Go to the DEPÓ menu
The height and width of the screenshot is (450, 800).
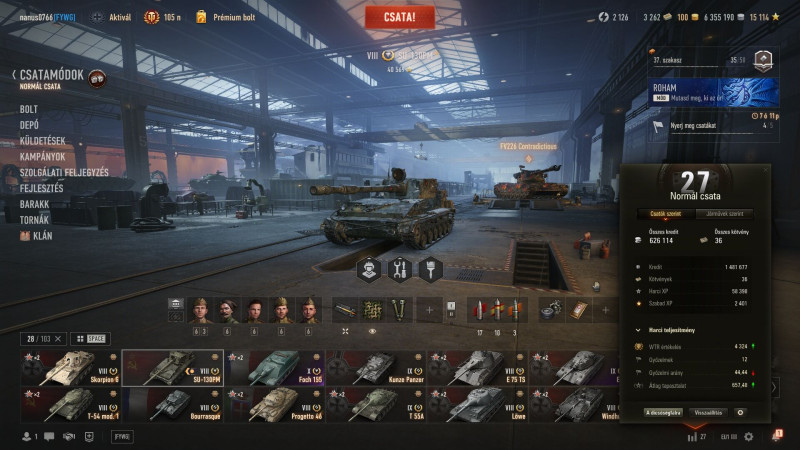click(x=30, y=125)
